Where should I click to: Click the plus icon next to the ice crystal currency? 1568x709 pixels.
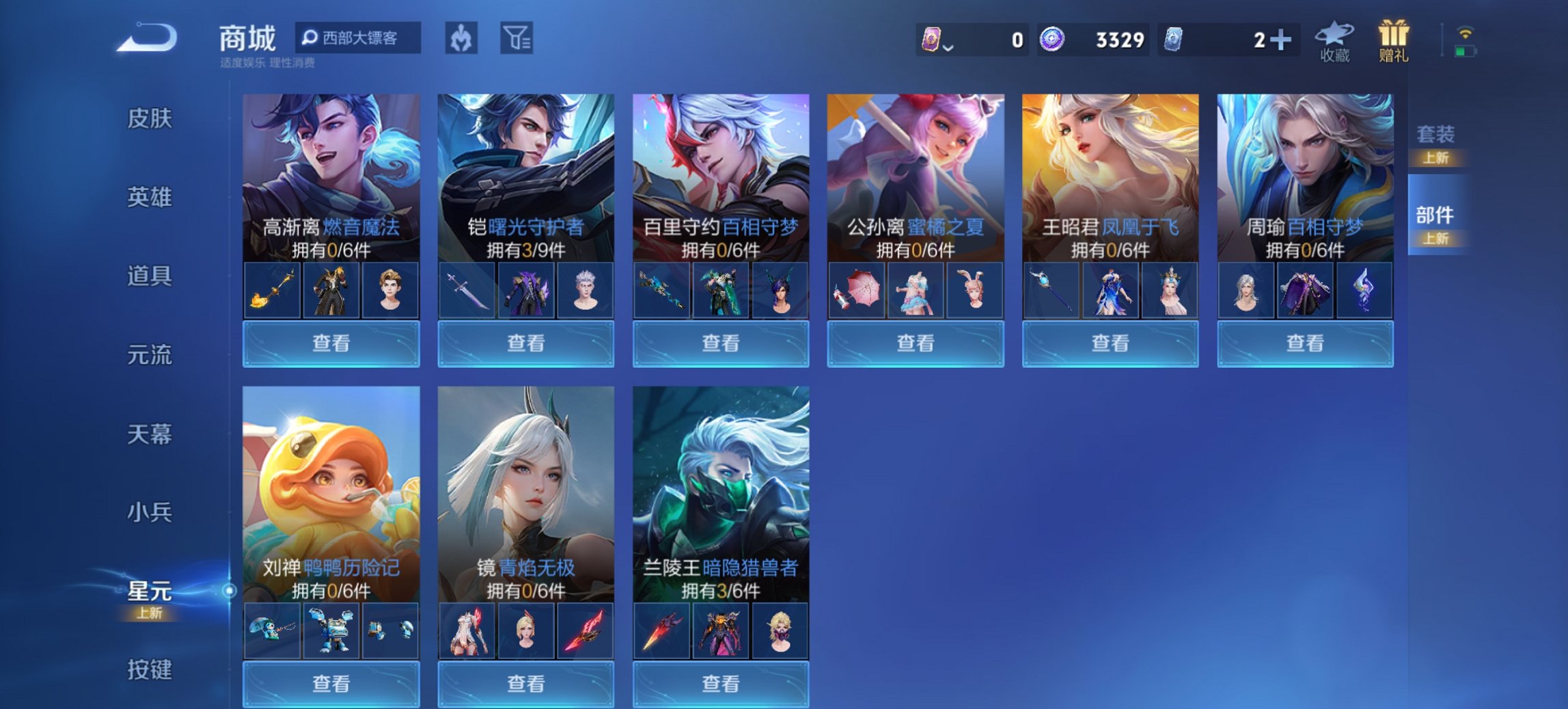pos(1283,39)
